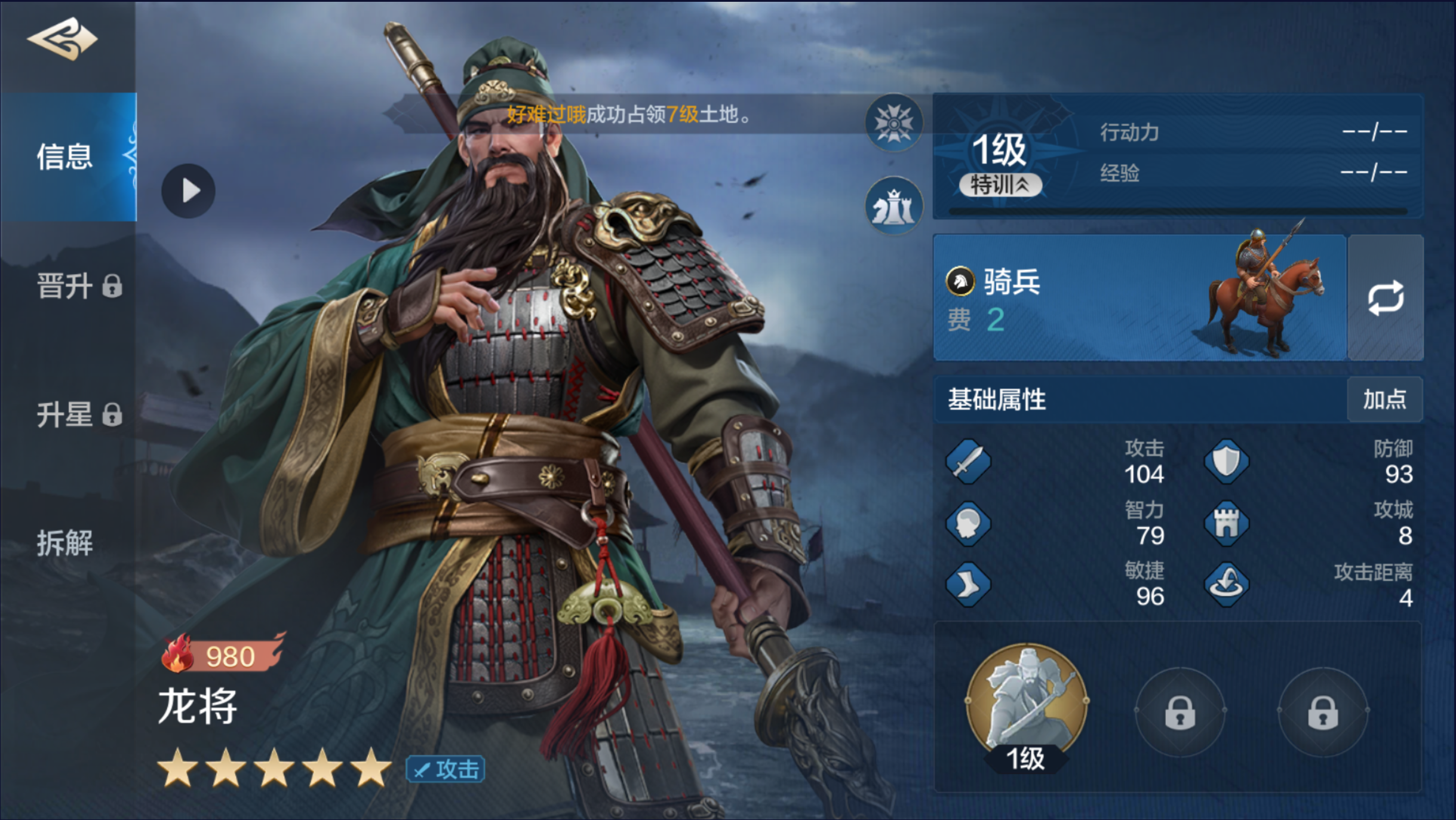Swap troop type with the cycle arrows
Image resolution: width=1456 pixels, height=820 pixels.
click(1386, 297)
